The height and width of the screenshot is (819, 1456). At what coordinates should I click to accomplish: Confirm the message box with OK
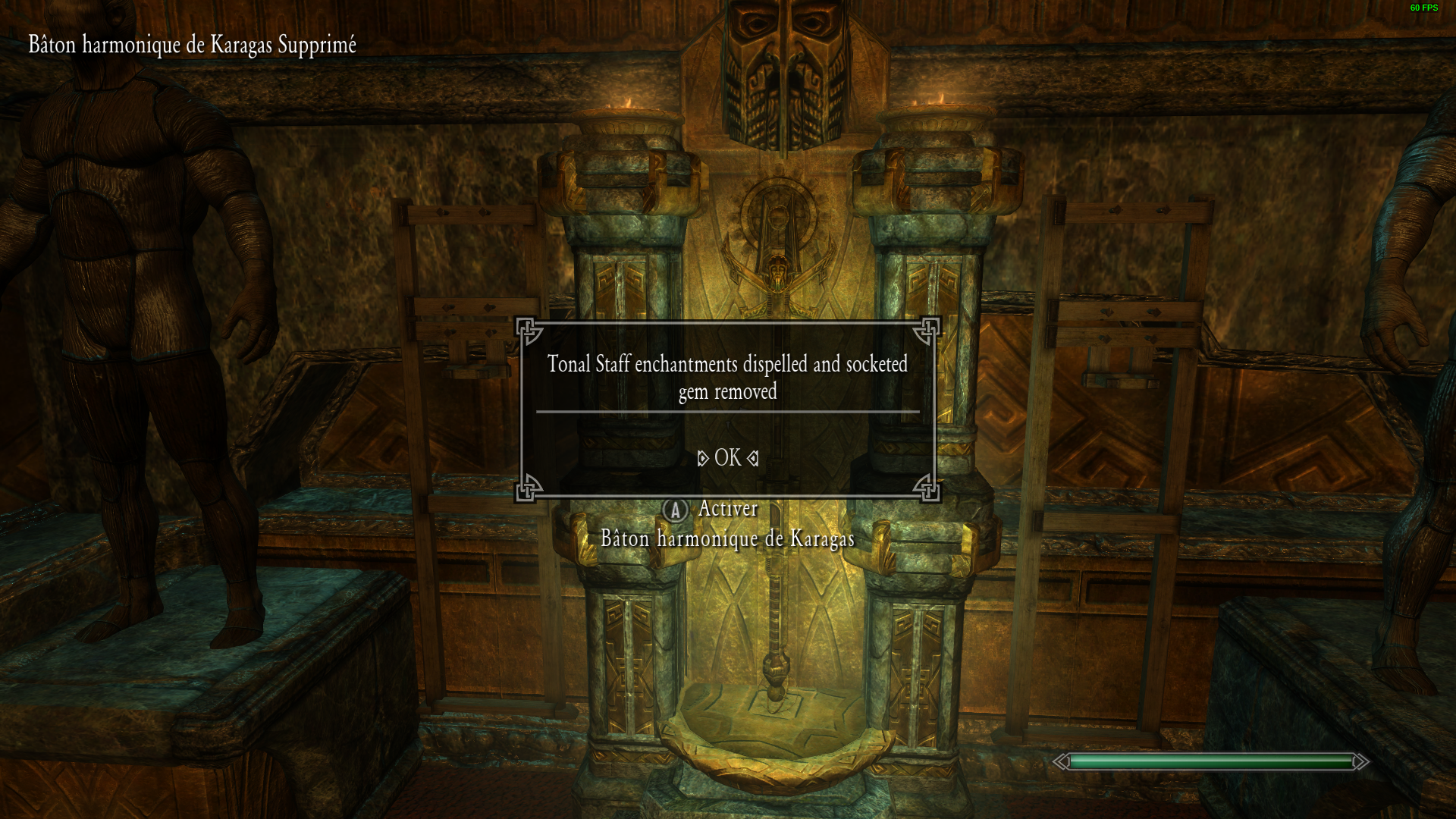tap(727, 457)
